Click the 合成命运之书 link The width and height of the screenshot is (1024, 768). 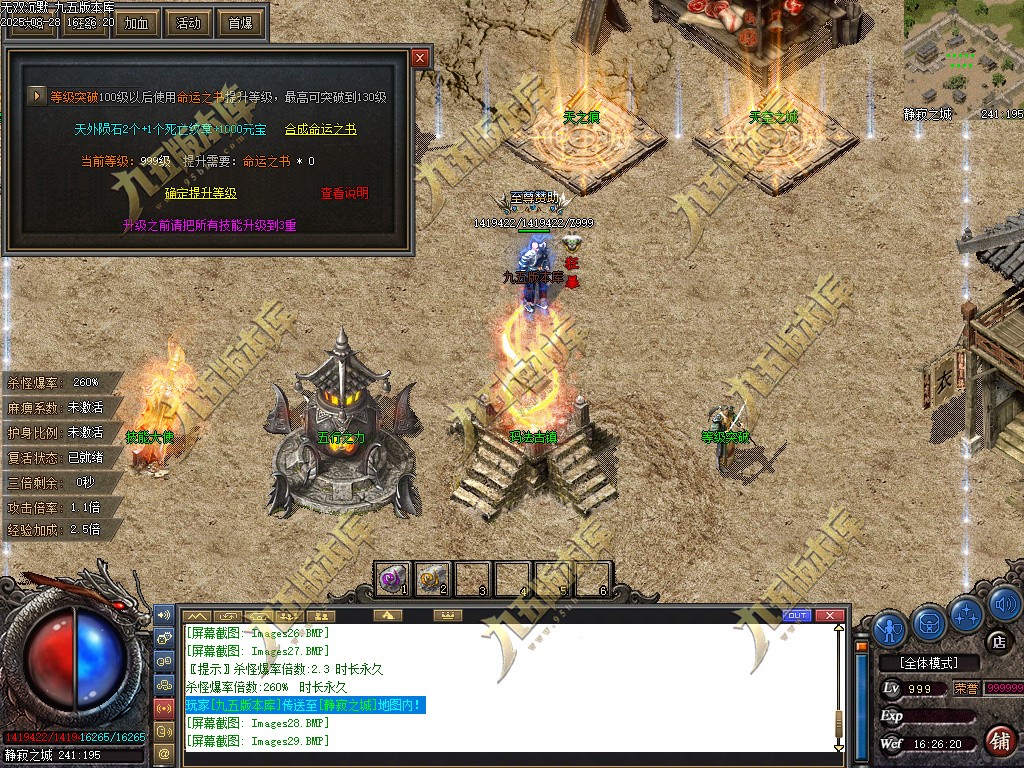(320, 129)
